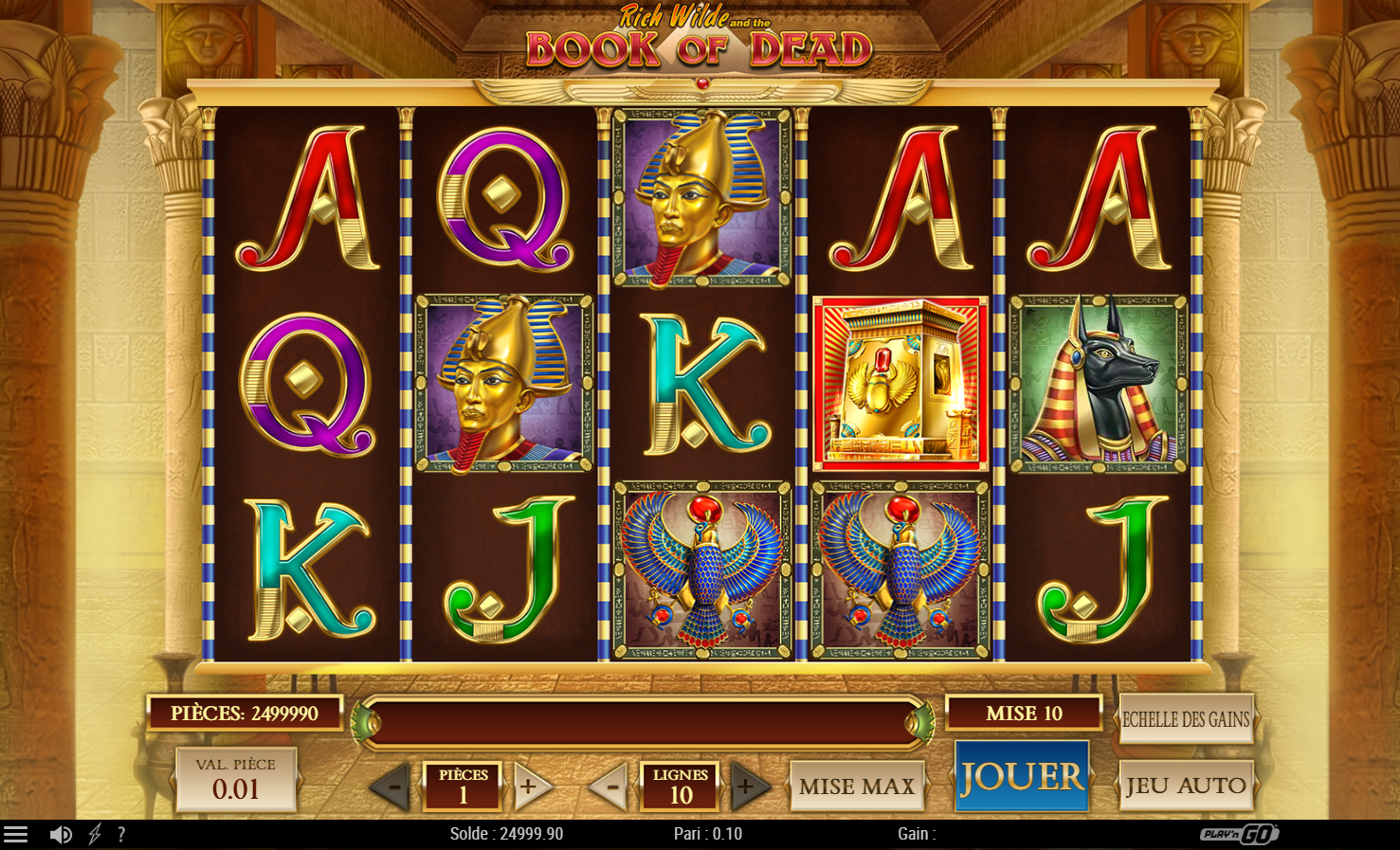This screenshot has width=1400, height=850.
Task: Change the Val. Pièce coin value
Action: click(235, 780)
